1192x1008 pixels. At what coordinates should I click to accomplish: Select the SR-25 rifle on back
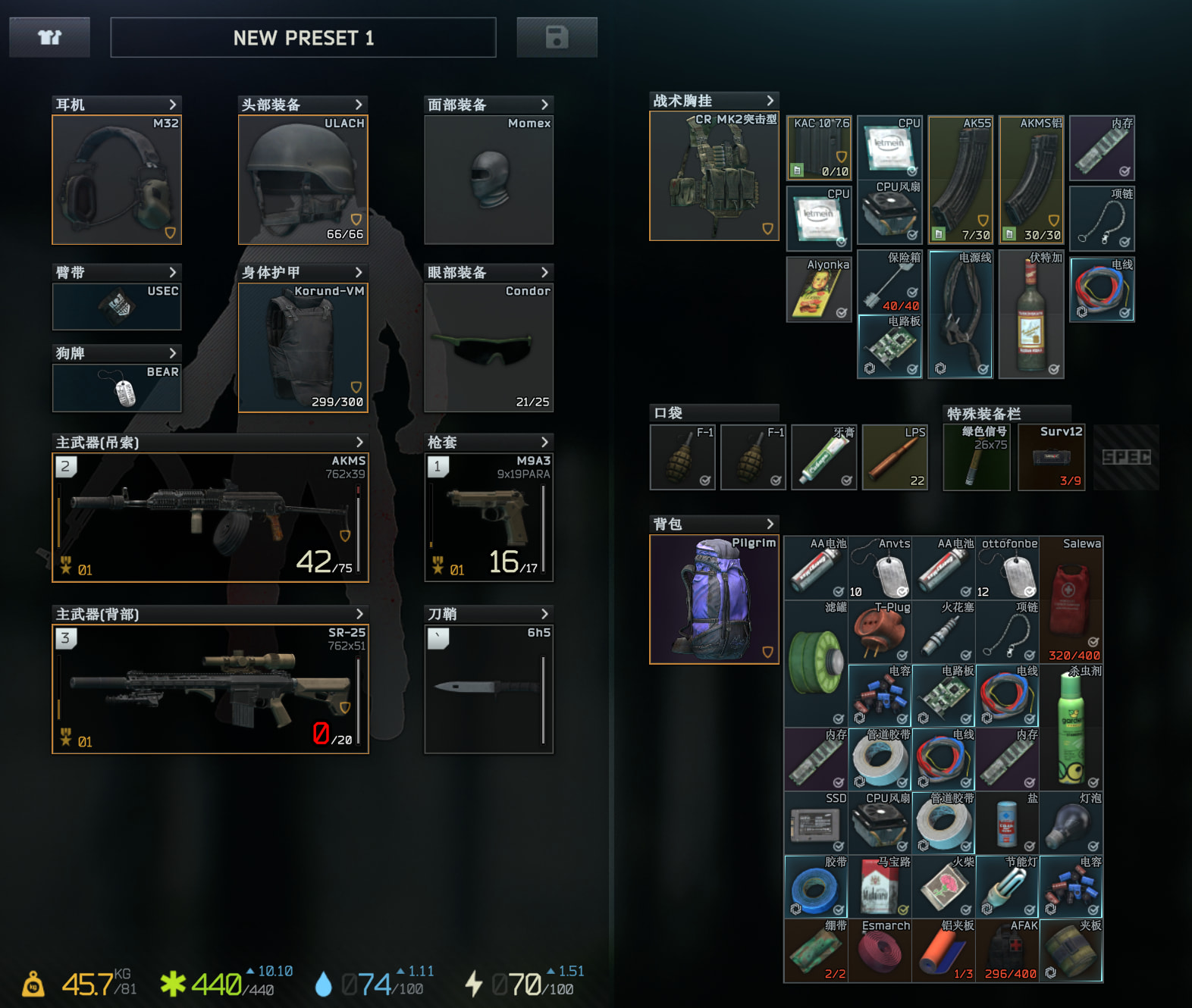click(210, 689)
